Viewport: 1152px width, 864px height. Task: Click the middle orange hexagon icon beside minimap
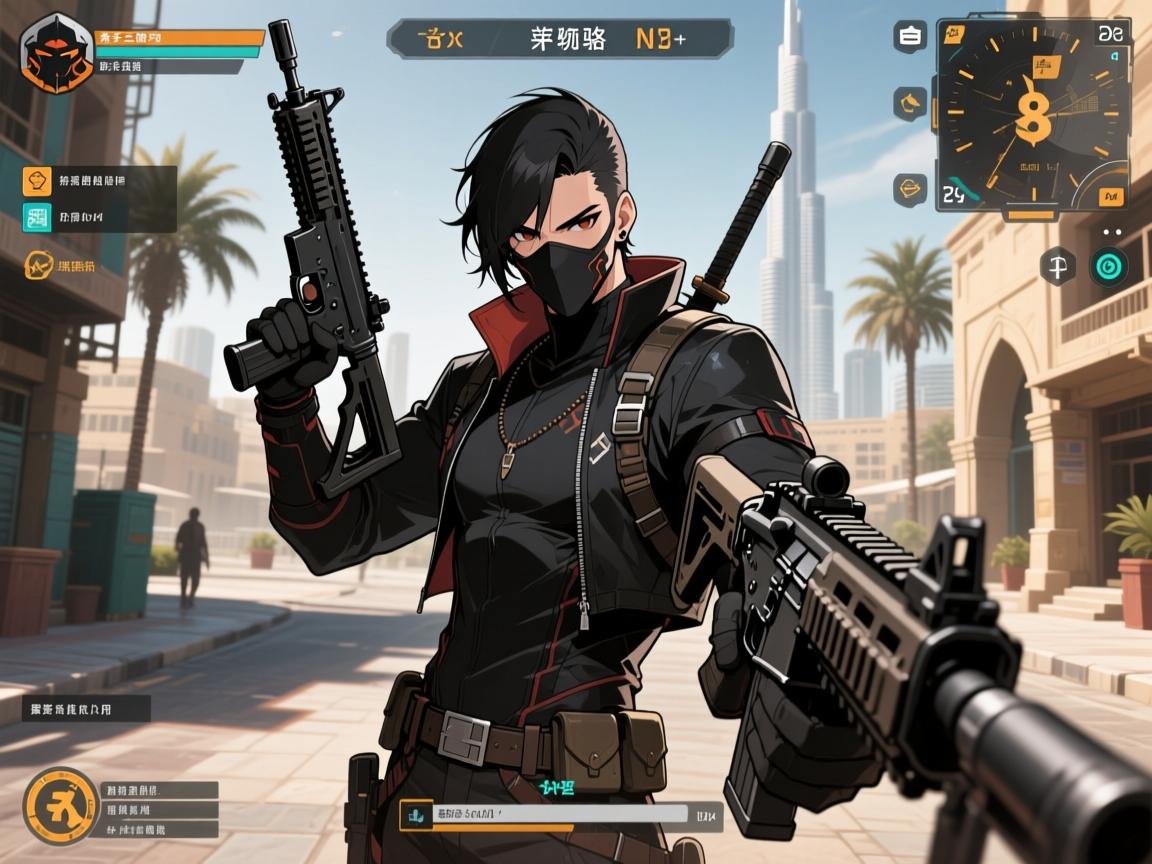pos(910,103)
